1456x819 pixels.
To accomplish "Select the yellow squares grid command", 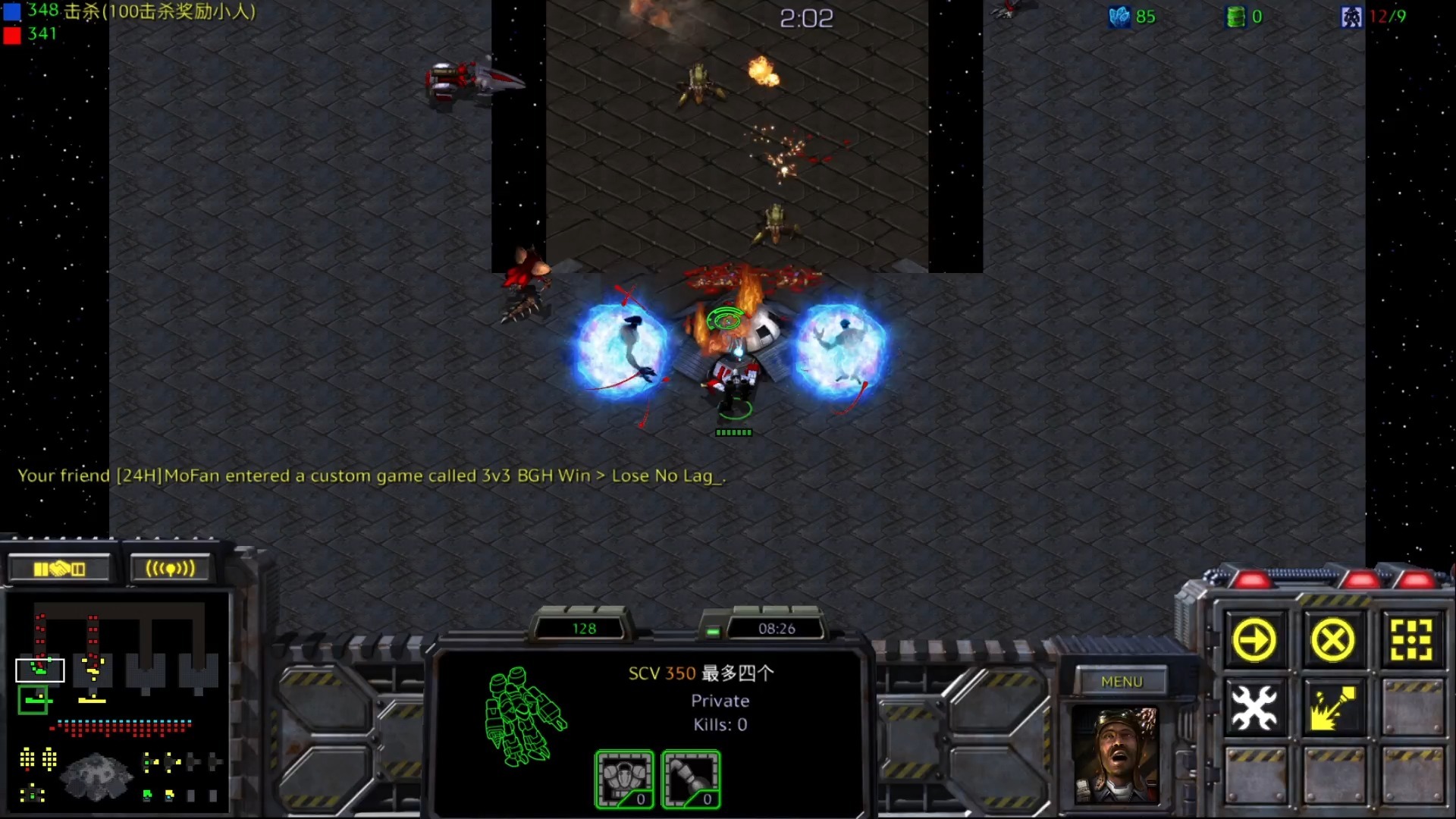I will click(1411, 641).
